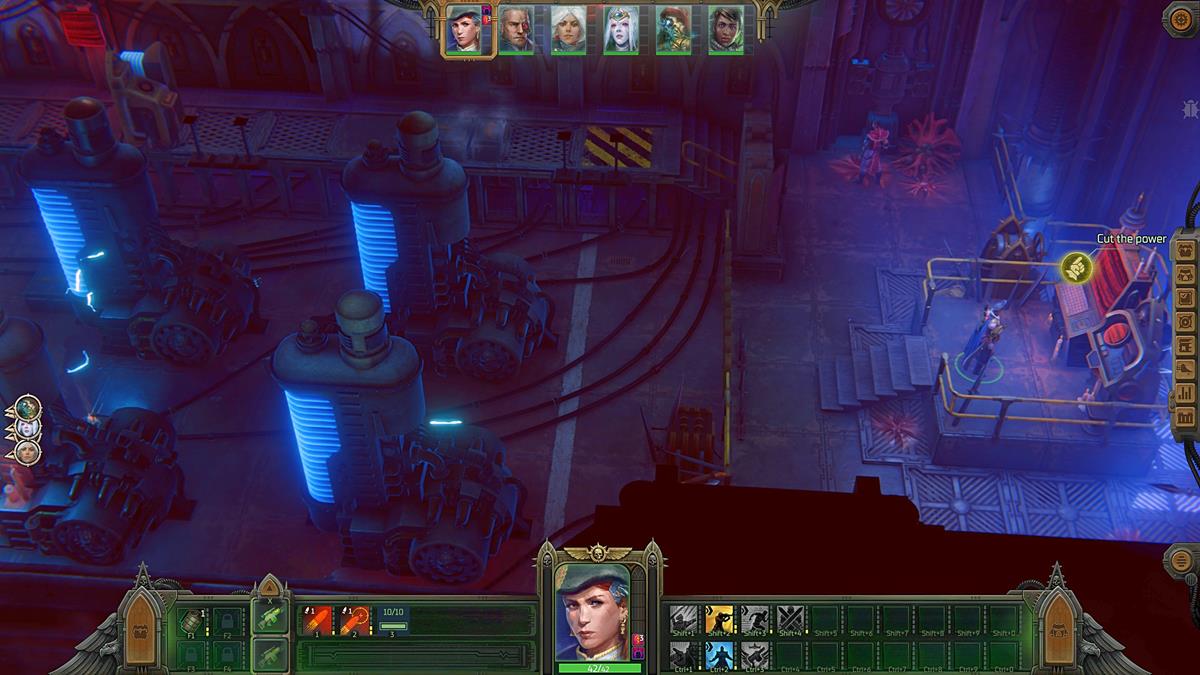Select the first red shot attack ability
The height and width of the screenshot is (675, 1200).
pyautogui.click(x=319, y=621)
